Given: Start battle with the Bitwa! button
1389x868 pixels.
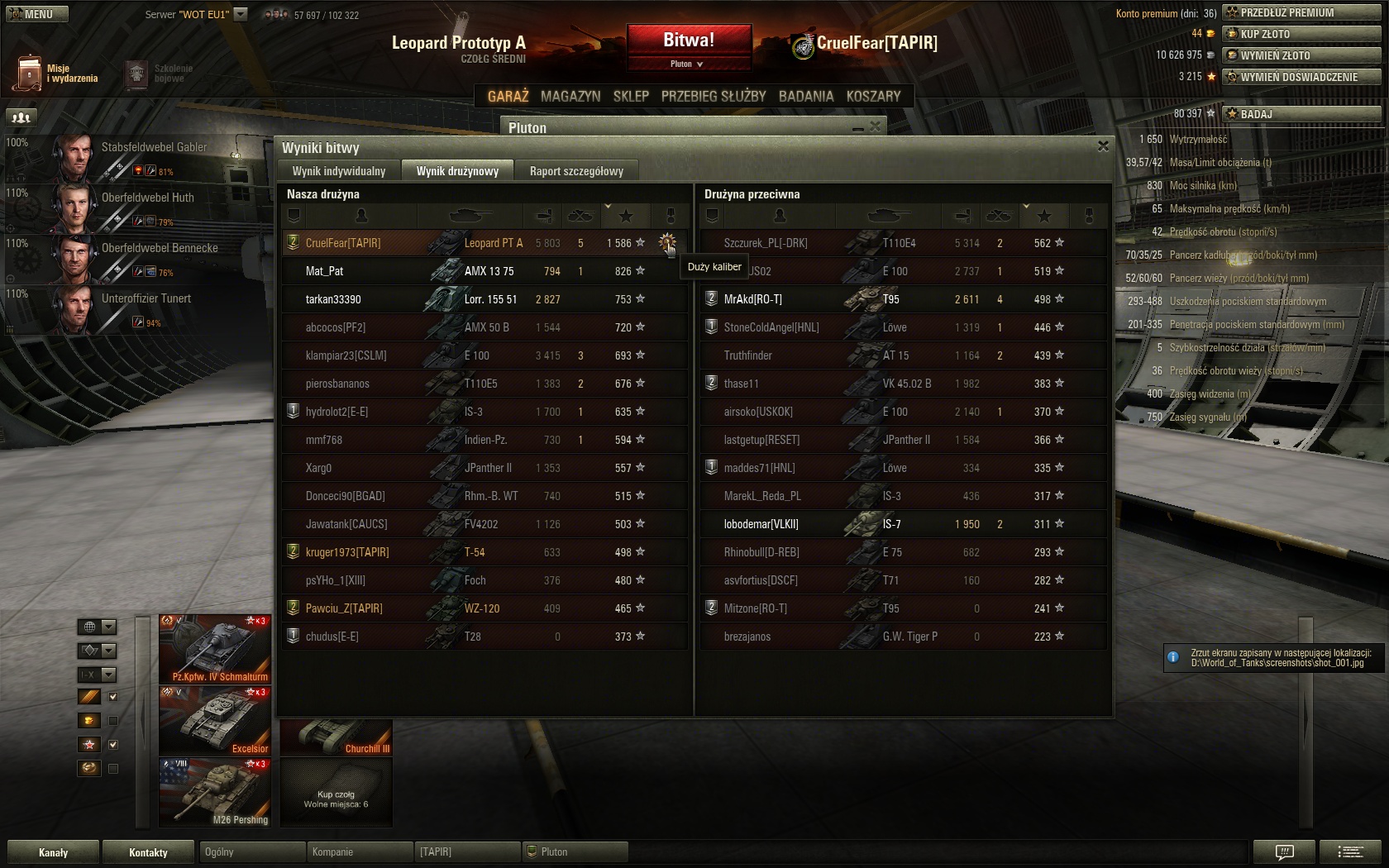Looking at the screenshot, I should click(689, 40).
